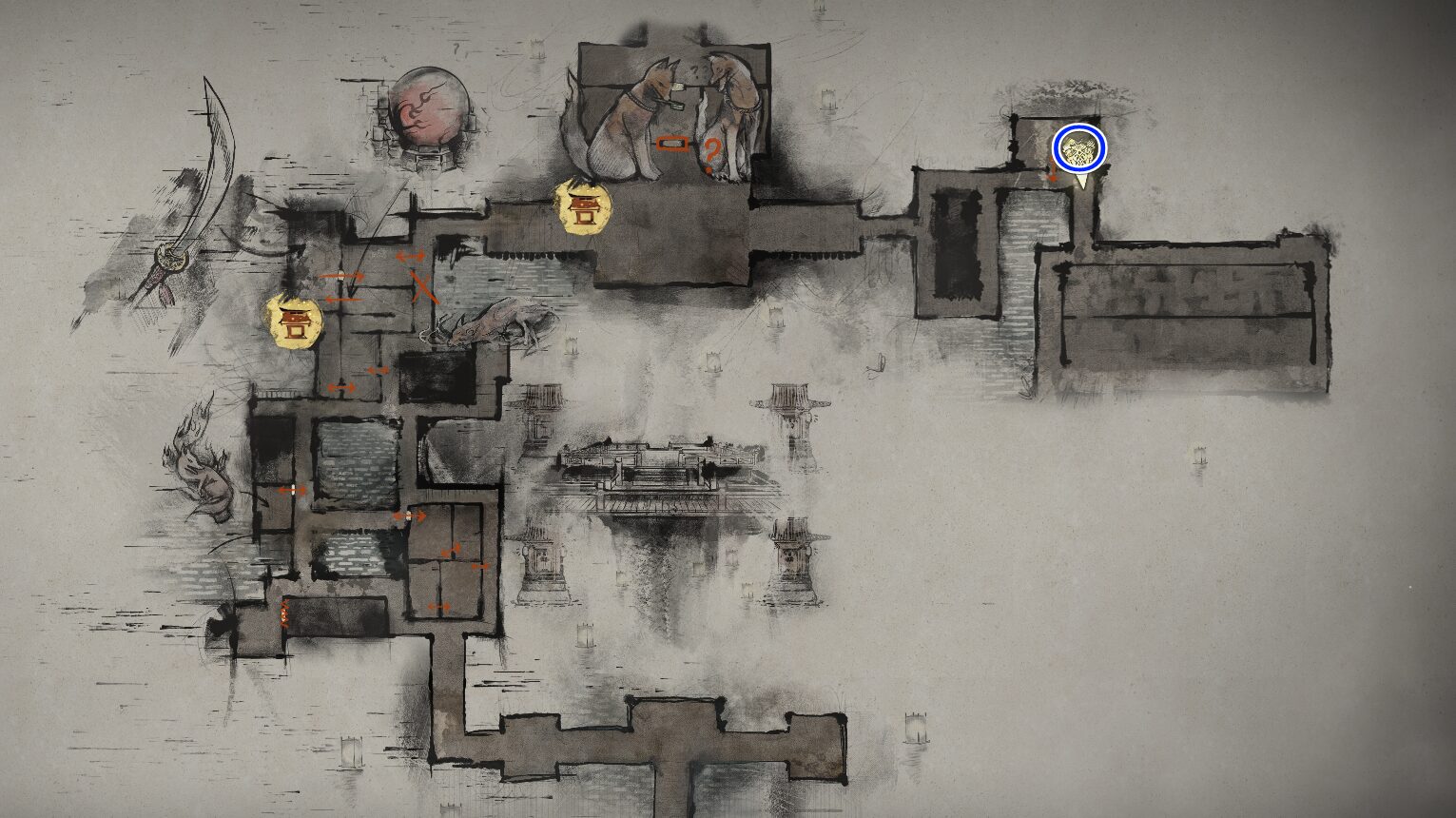Click the gold shrine marker beside the fox statues
The image size is (1456, 818).
click(x=583, y=207)
